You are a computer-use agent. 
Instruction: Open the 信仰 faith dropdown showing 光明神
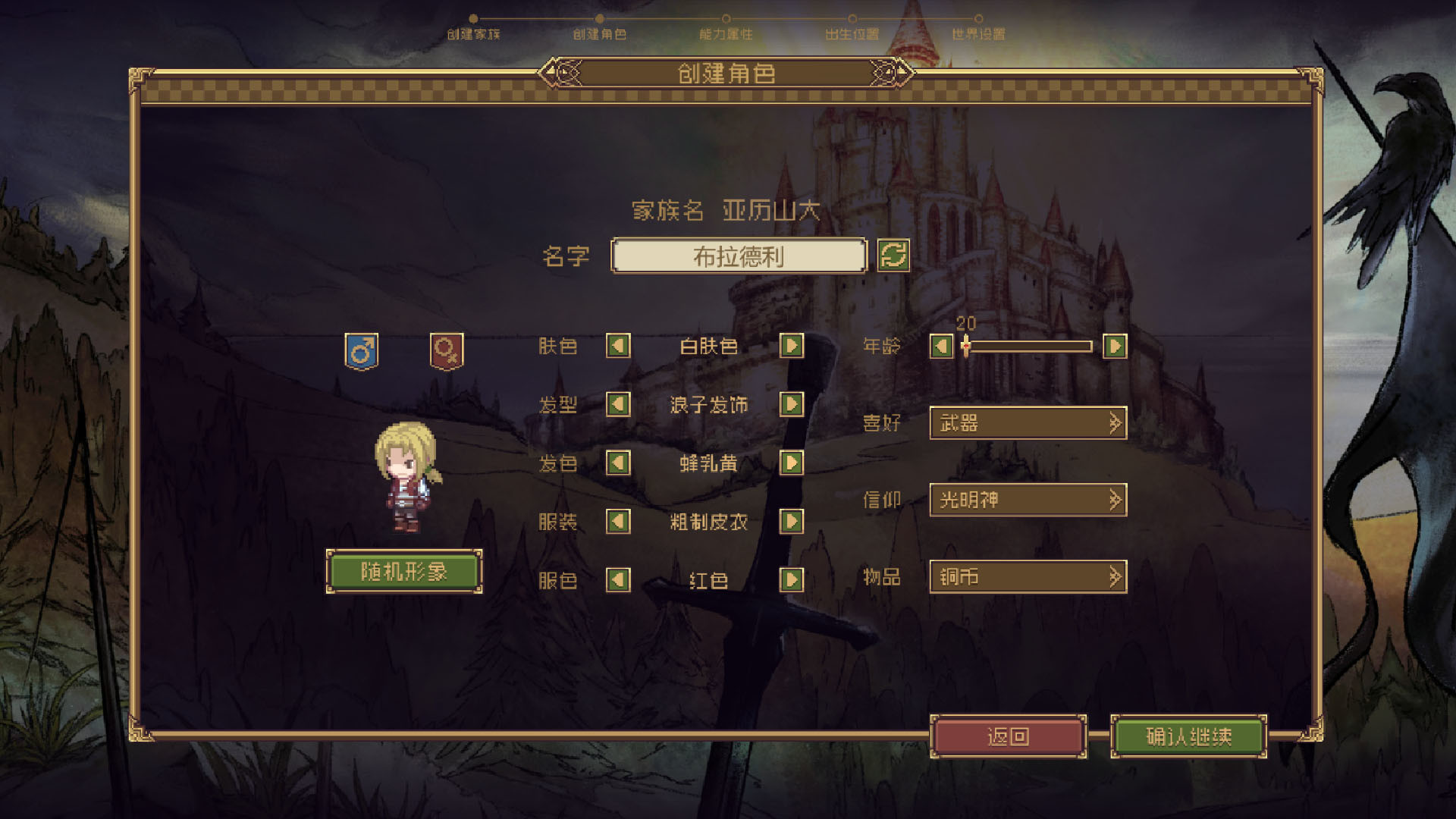[1028, 500]
